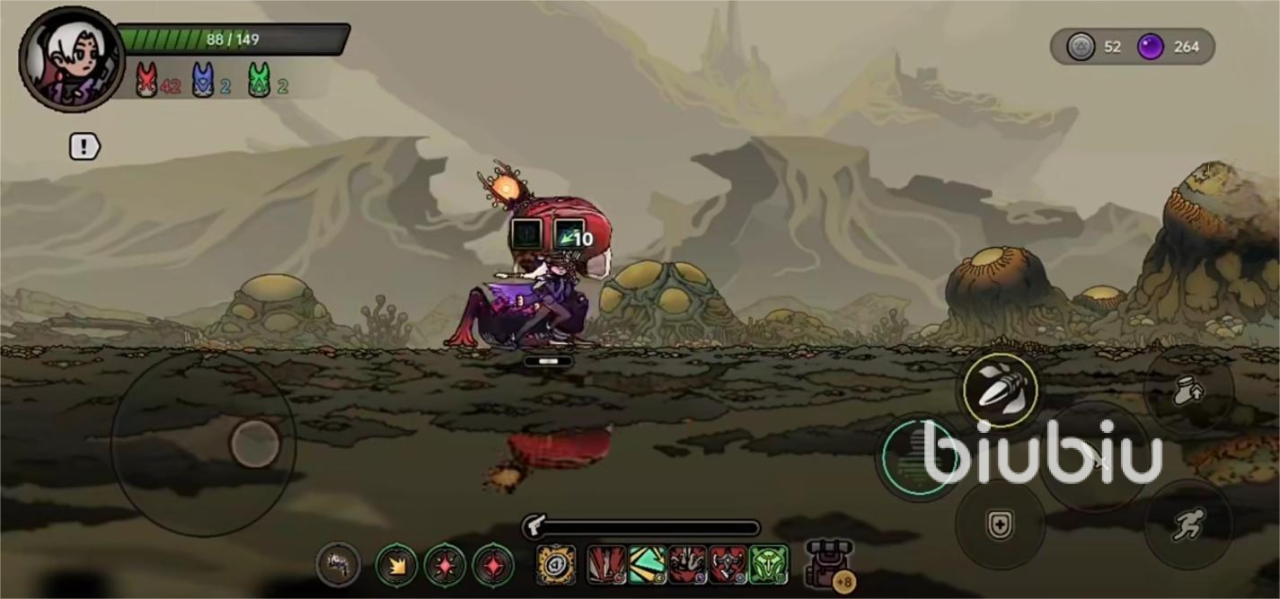
Task: Tap the boot jump button
Action: pyautogui.click(x=1188, y=391)
